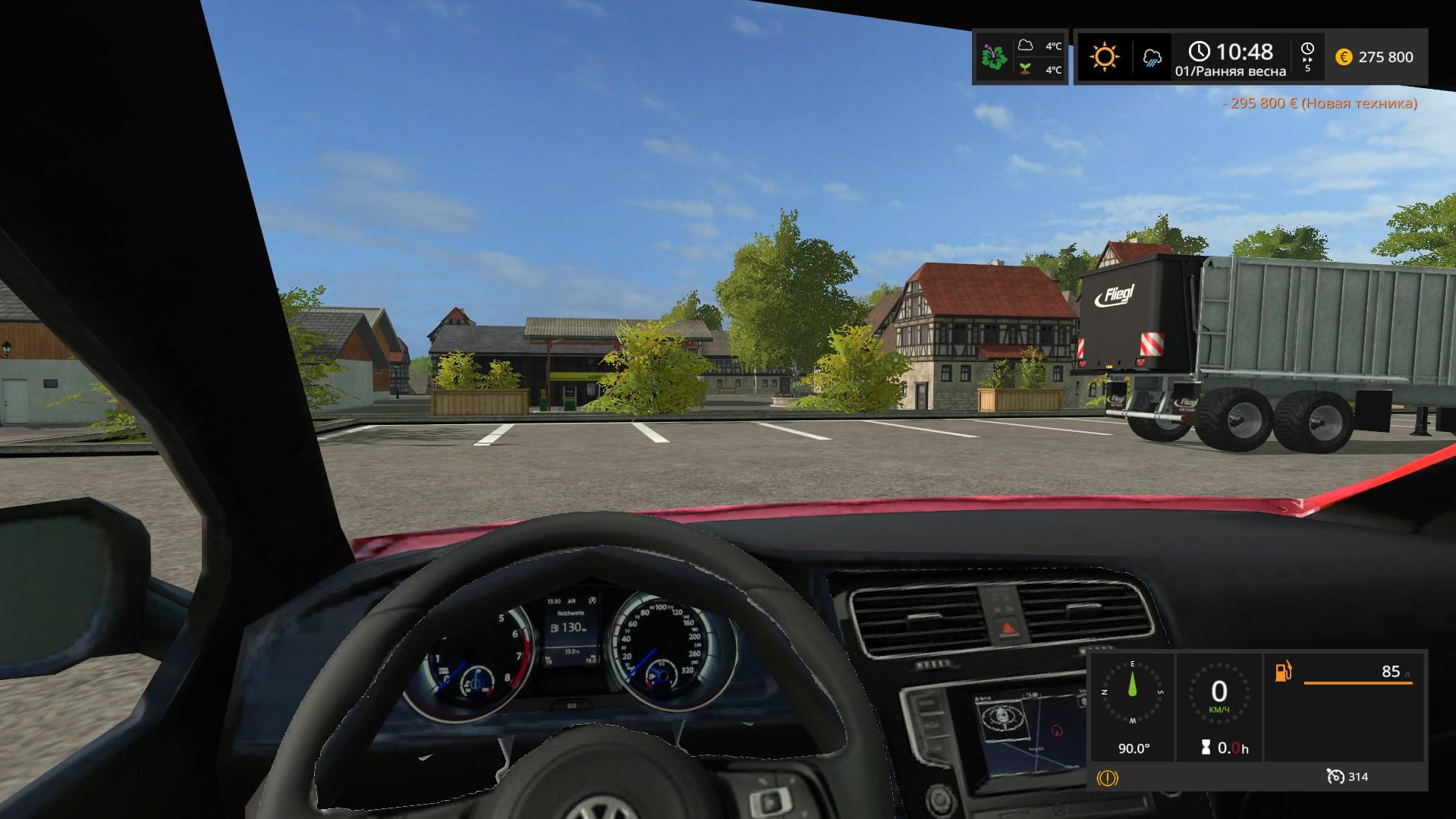1456x819 pixels.
Task: Select the compass heading dial
Action: (x=1133, y=691)
